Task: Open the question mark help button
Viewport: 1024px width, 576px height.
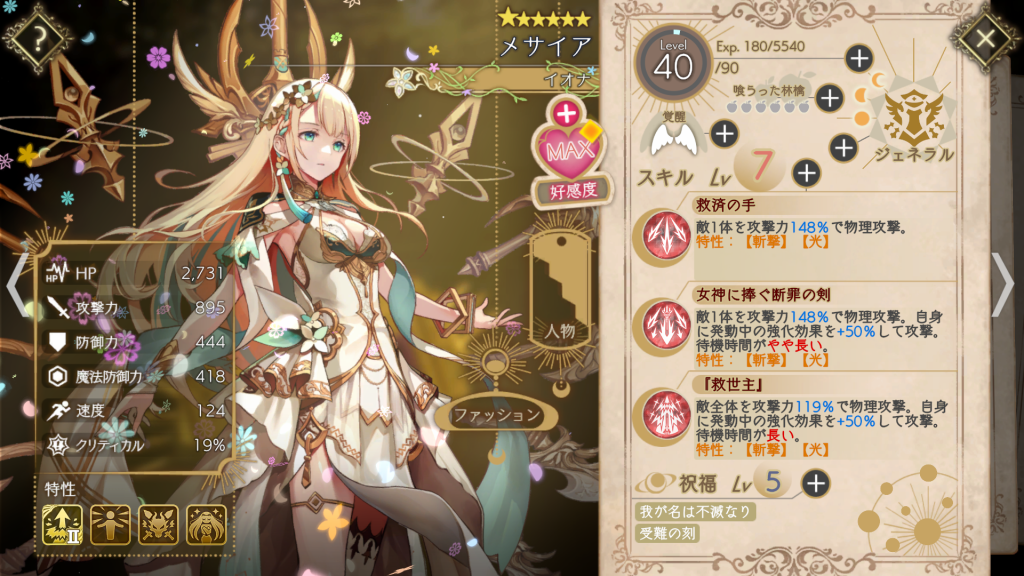Action: coord(39,40)
